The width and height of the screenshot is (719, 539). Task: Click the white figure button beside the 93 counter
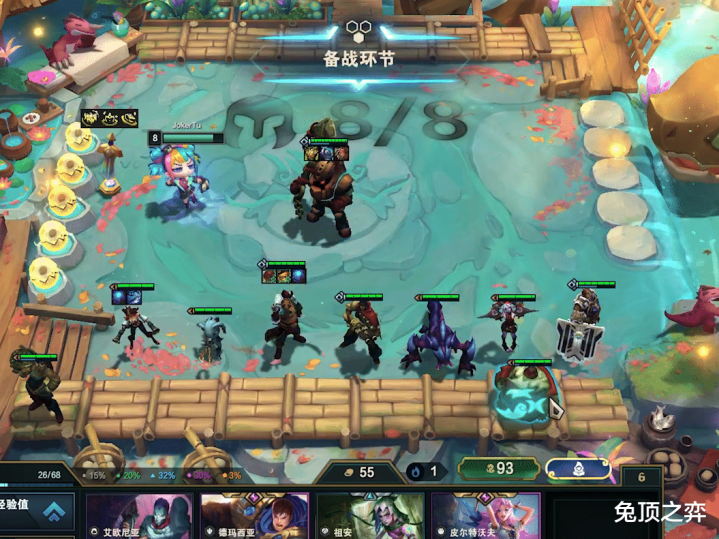tap(577, 468)
